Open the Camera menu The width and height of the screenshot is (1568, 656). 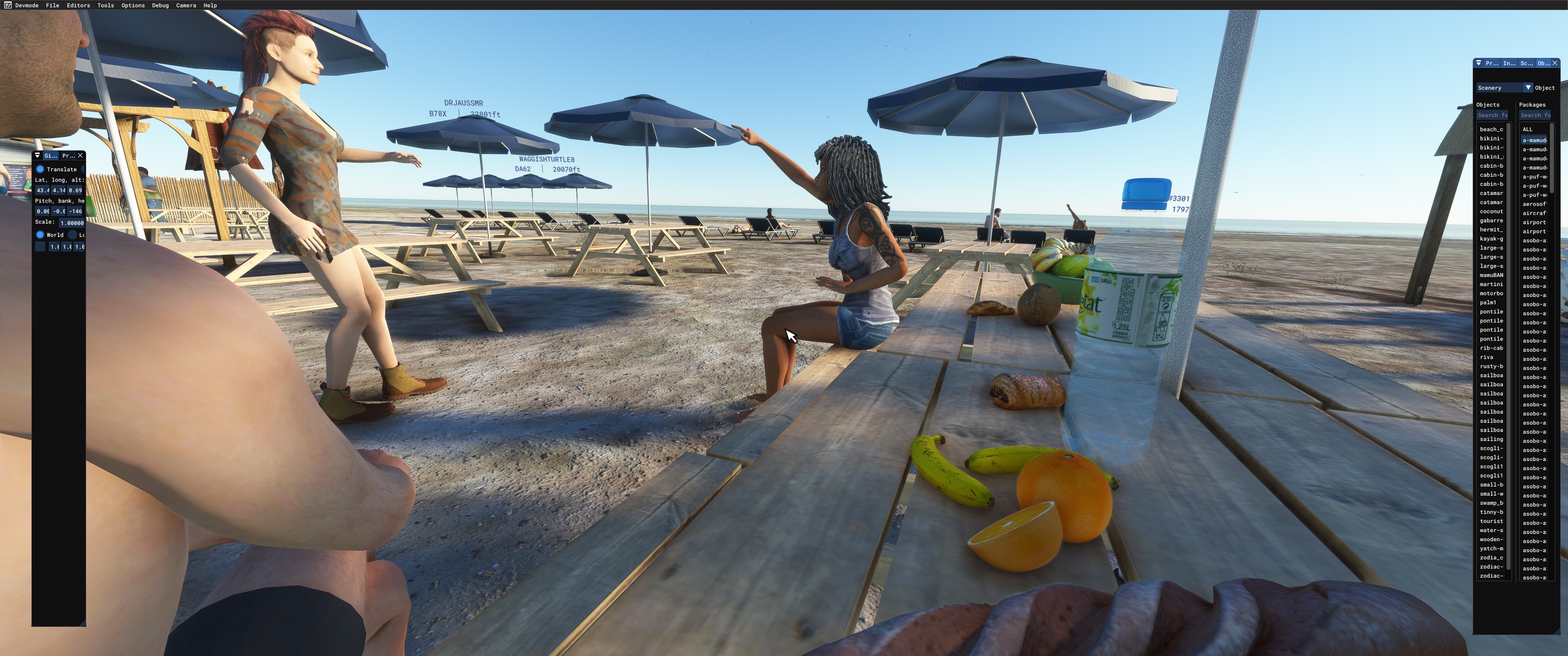pyautogui.click(x=186, y=5)
